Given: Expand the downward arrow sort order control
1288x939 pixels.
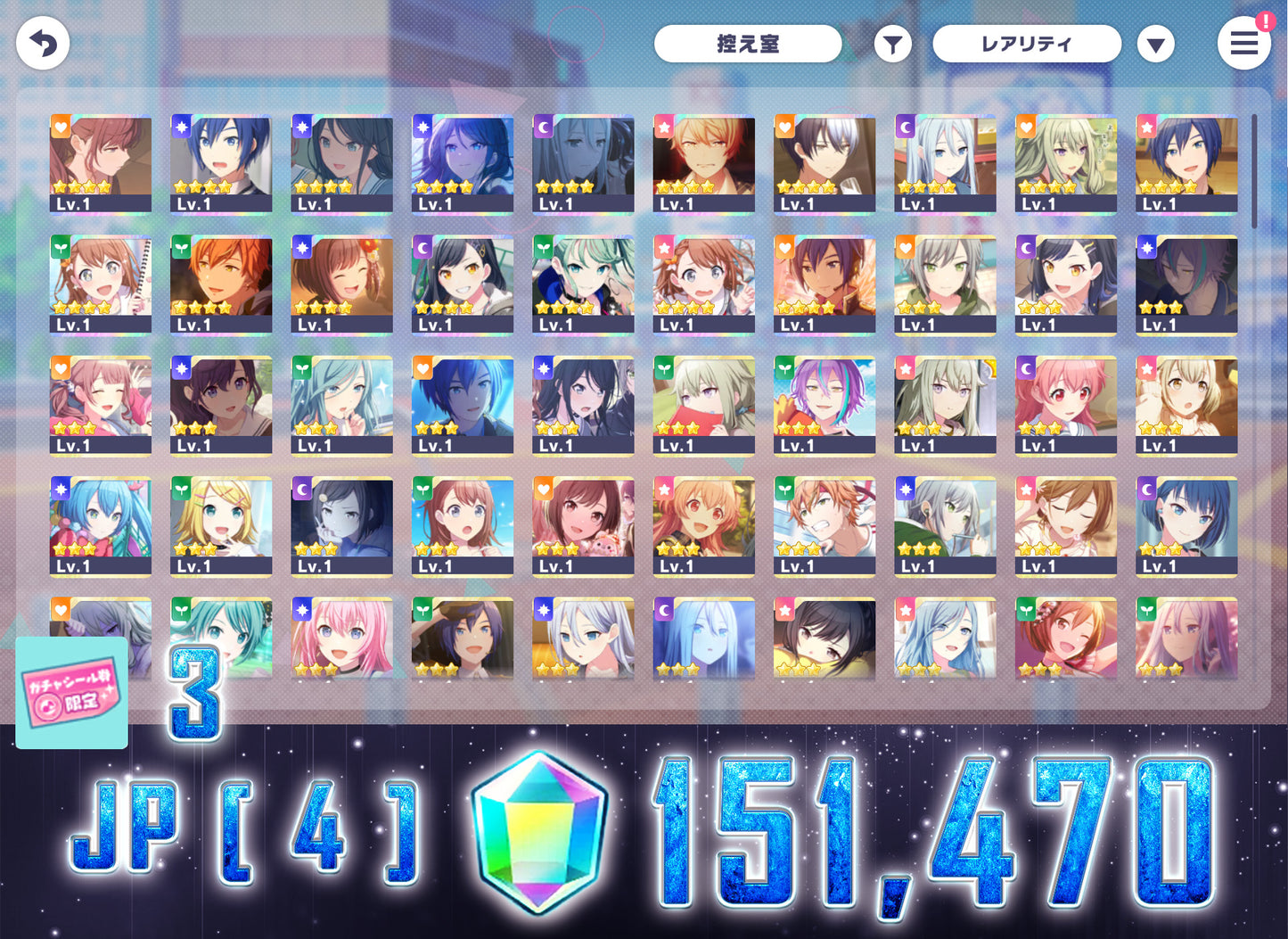Looking at the screenshot, I should tap(1156, 43).
